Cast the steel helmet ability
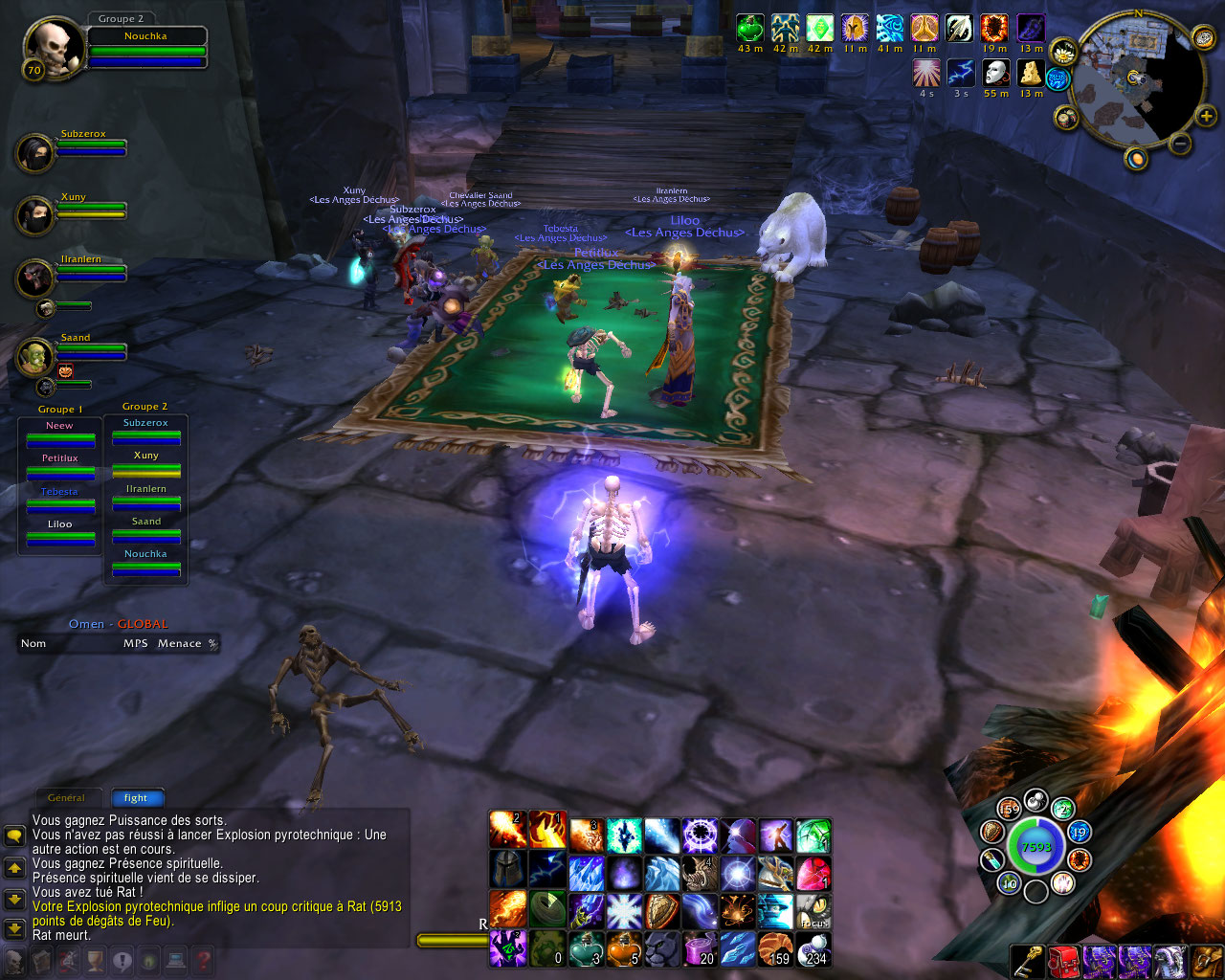1225x980 pixels. tap(508, 873)
